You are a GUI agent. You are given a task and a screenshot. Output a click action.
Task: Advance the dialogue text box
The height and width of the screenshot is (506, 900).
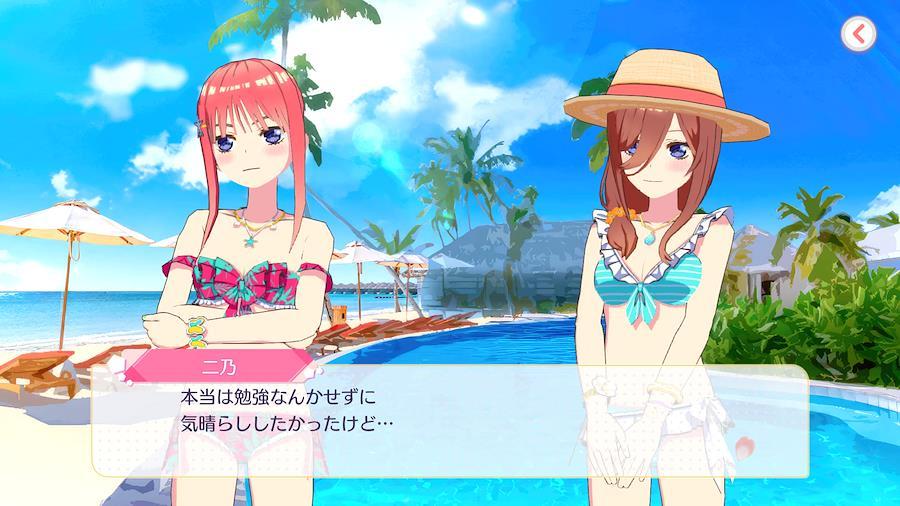450,420
